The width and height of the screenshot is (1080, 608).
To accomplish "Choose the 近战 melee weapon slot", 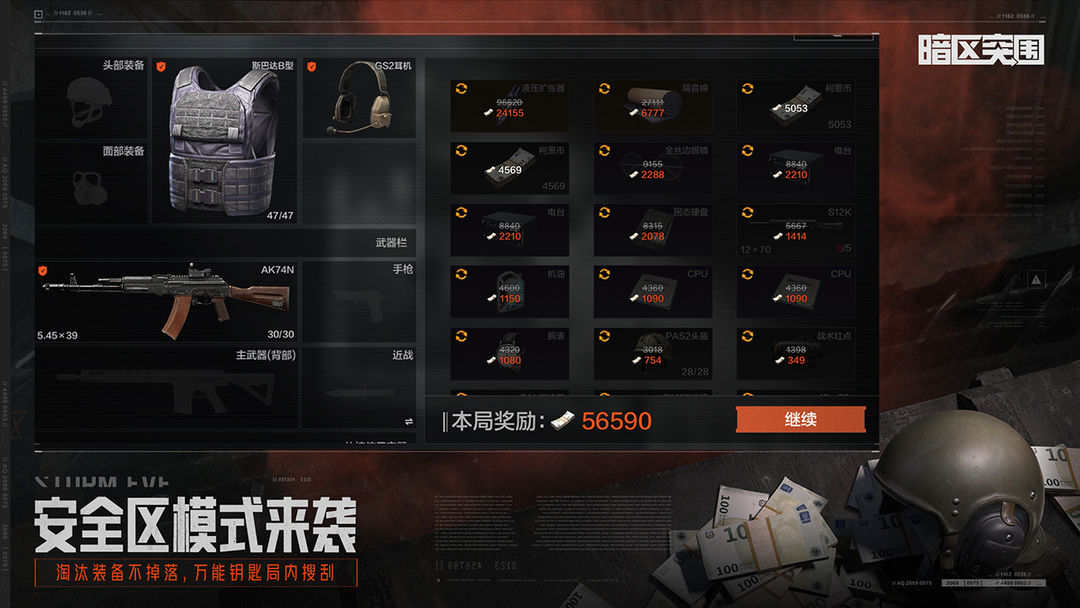I will (x=359, y=386).
